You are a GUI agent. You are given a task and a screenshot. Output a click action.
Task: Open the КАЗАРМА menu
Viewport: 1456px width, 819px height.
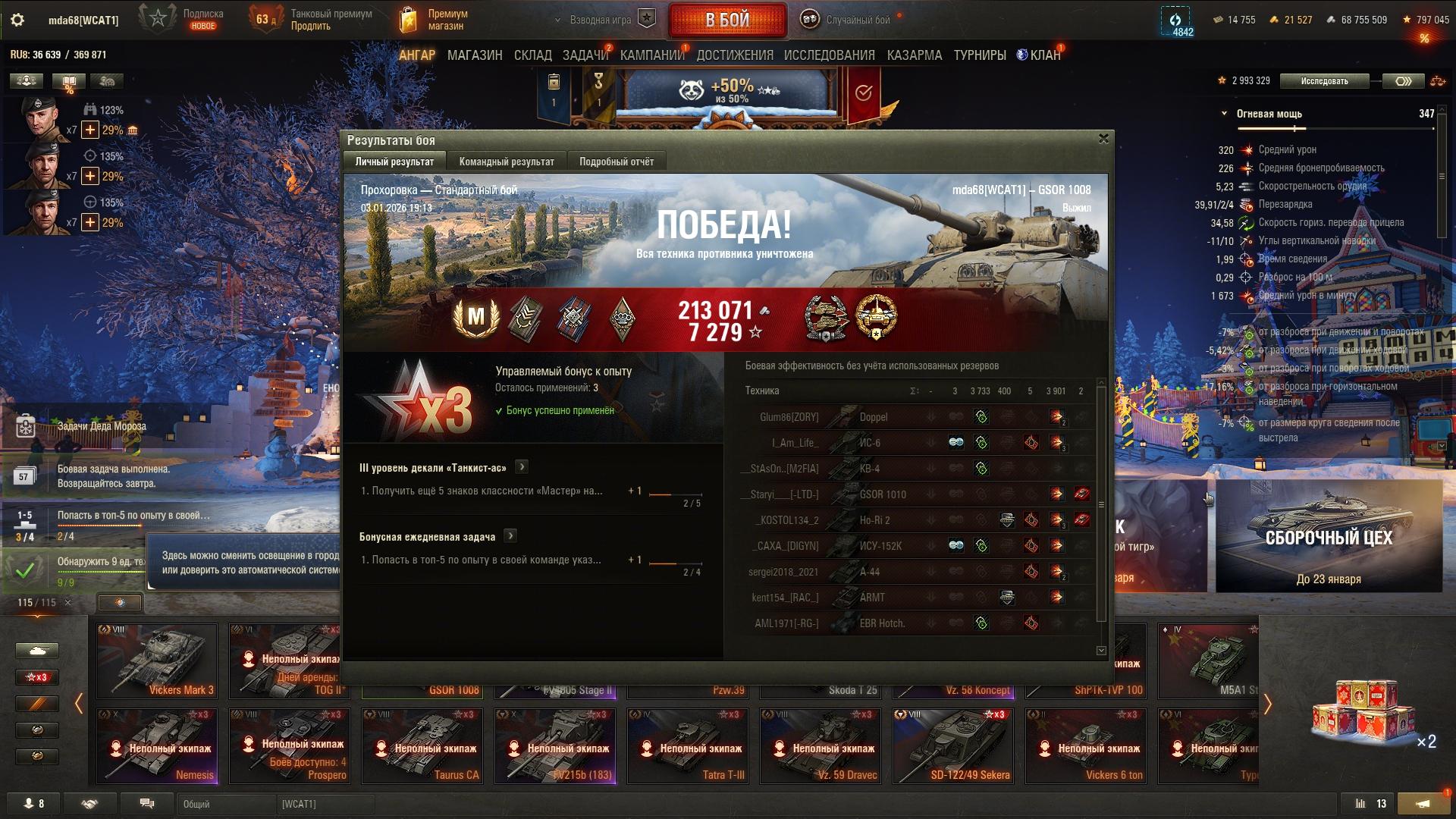click(x=914, y=55)
